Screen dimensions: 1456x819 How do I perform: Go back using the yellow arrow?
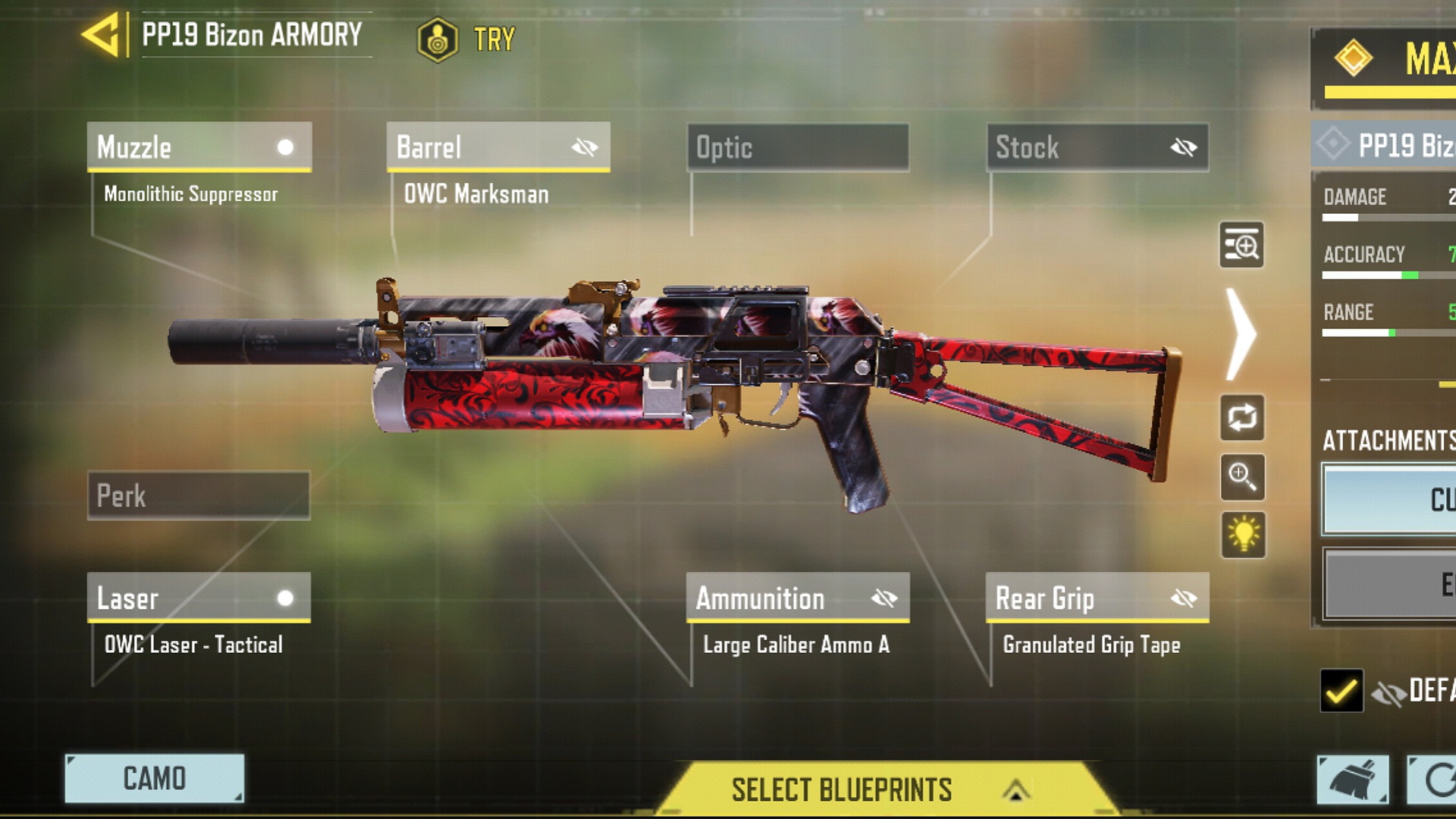[x=101, y=35]
